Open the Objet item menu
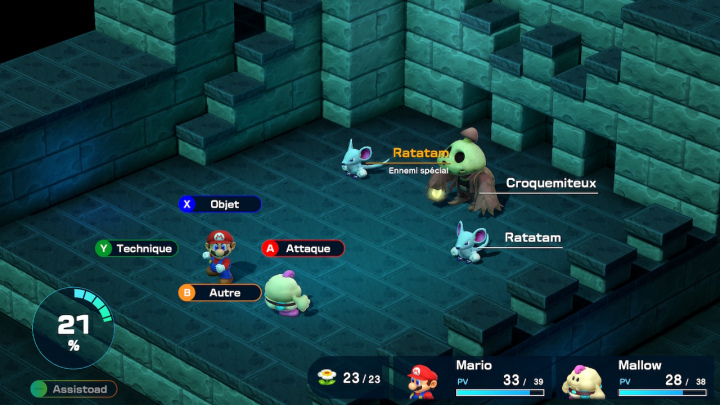This screenshot has height=405, width=720. point(220,204)
